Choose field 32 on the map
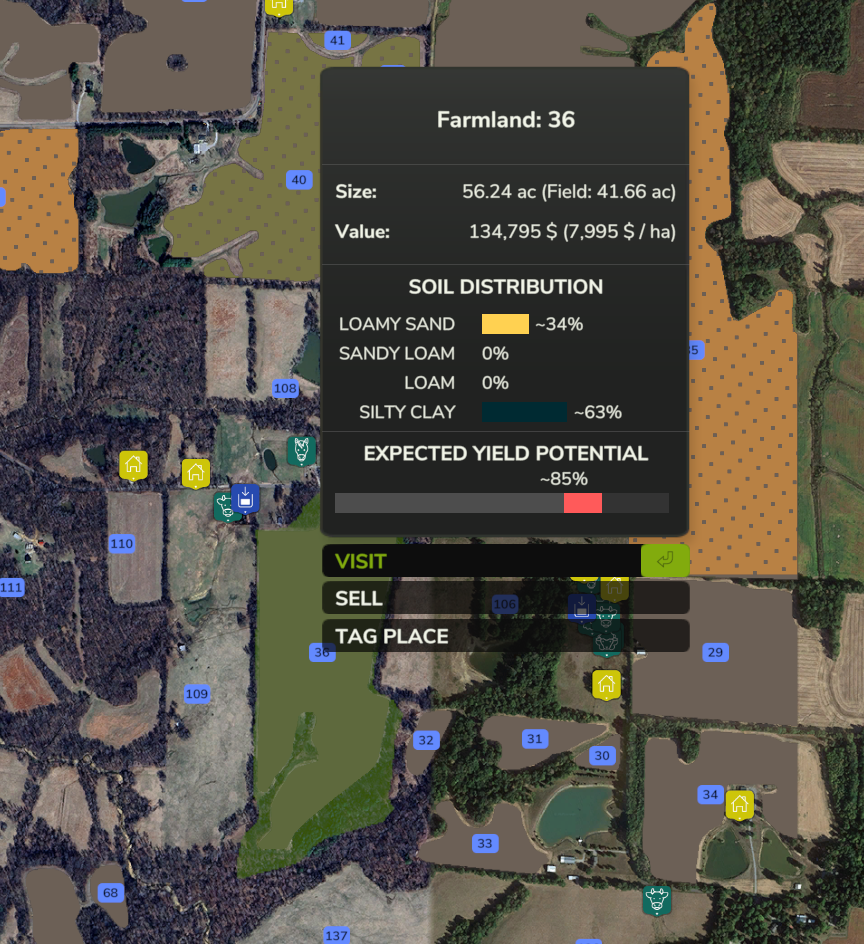 pos(427,740)
